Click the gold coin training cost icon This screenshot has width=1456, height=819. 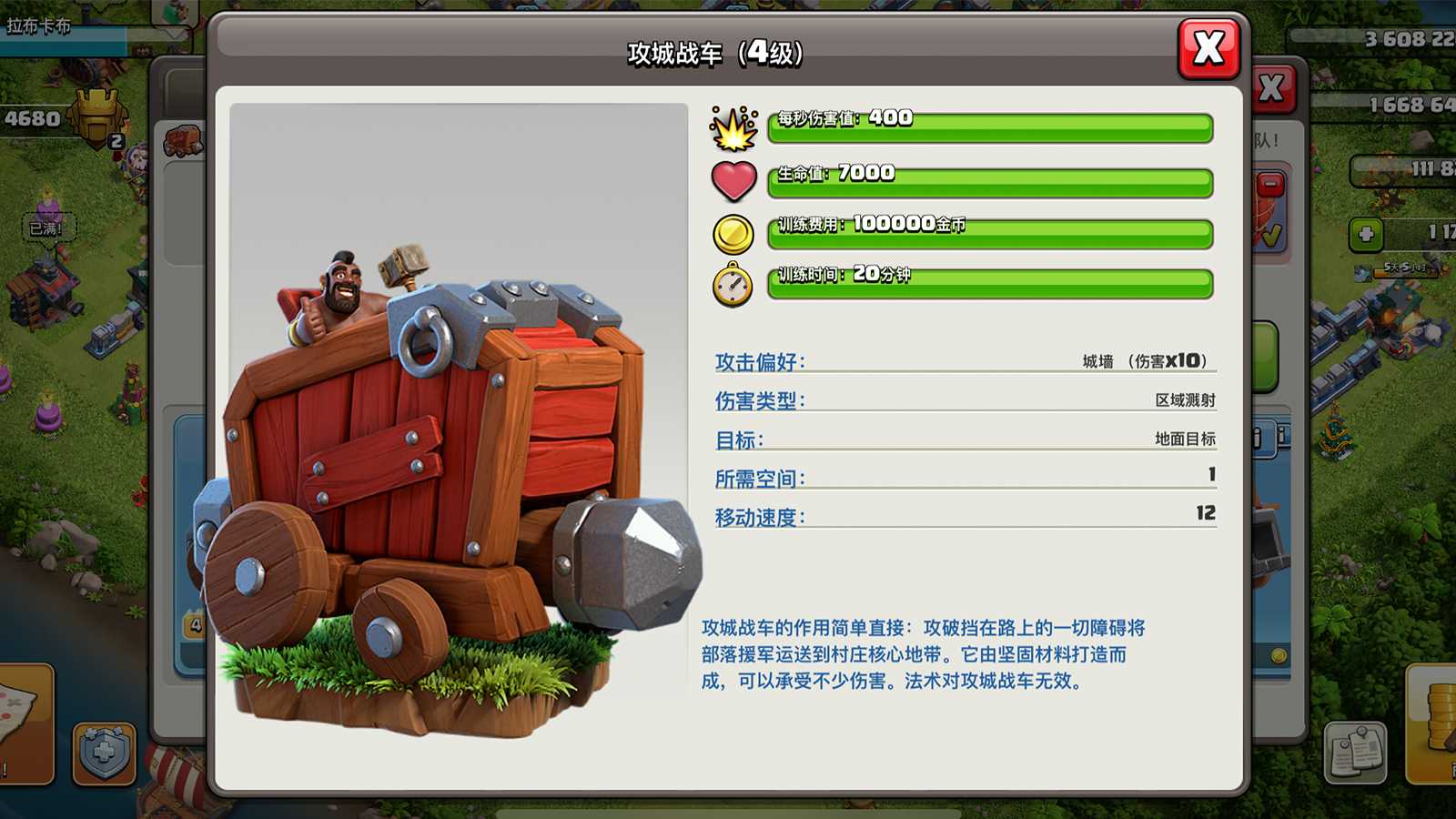point(733,232)
